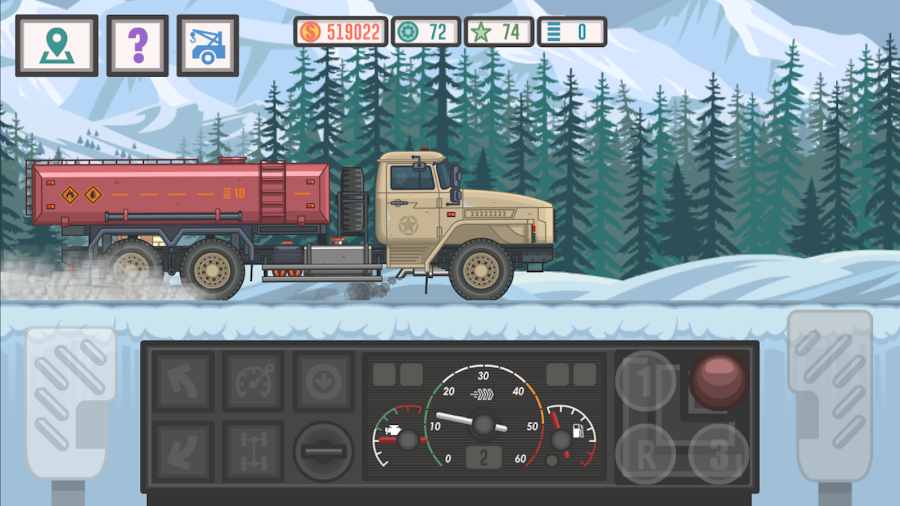Click the round down-arrow dashboard button

click(x=323, y=381)
